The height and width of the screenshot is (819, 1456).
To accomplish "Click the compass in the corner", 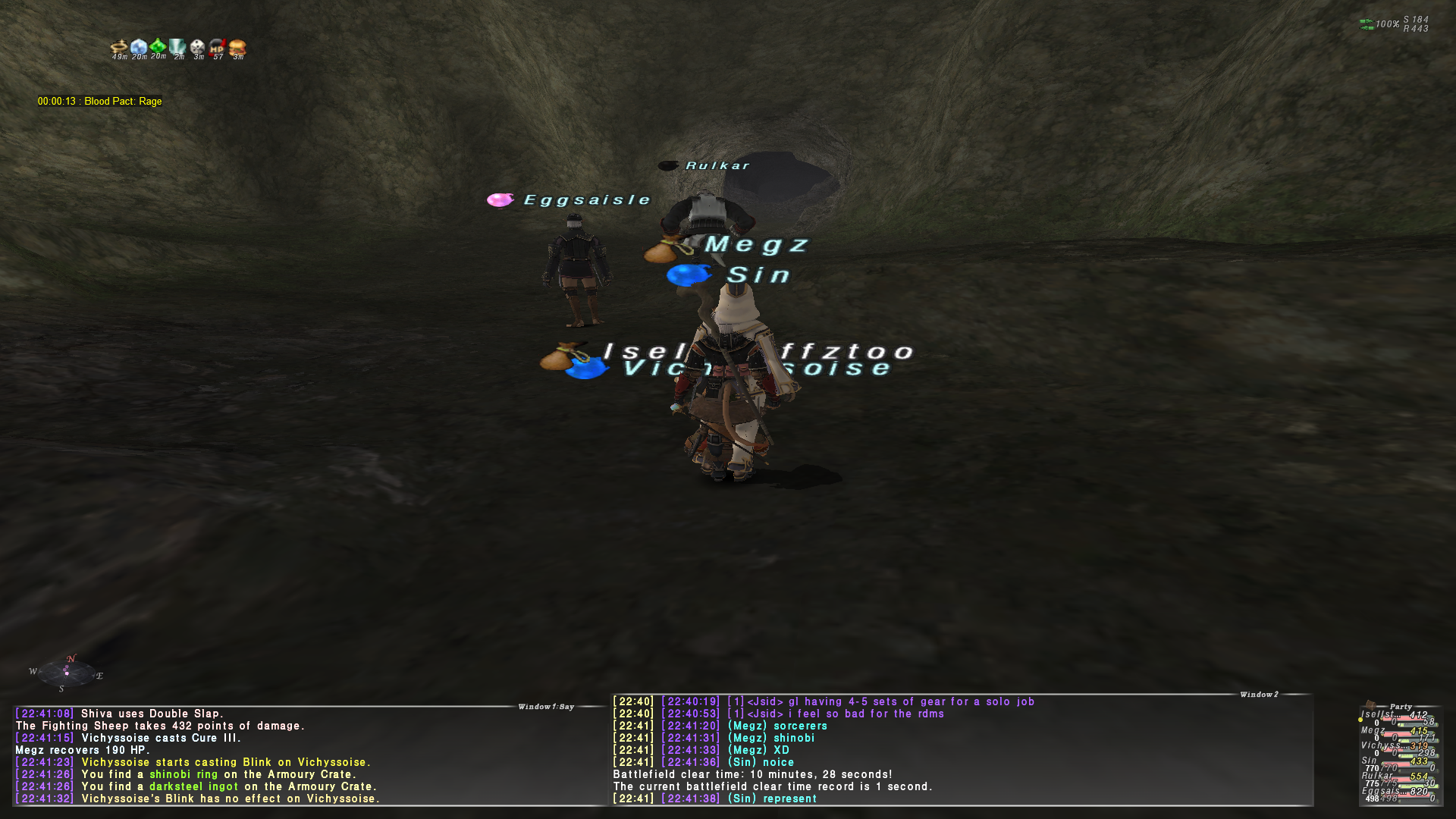I will [67, 673].
